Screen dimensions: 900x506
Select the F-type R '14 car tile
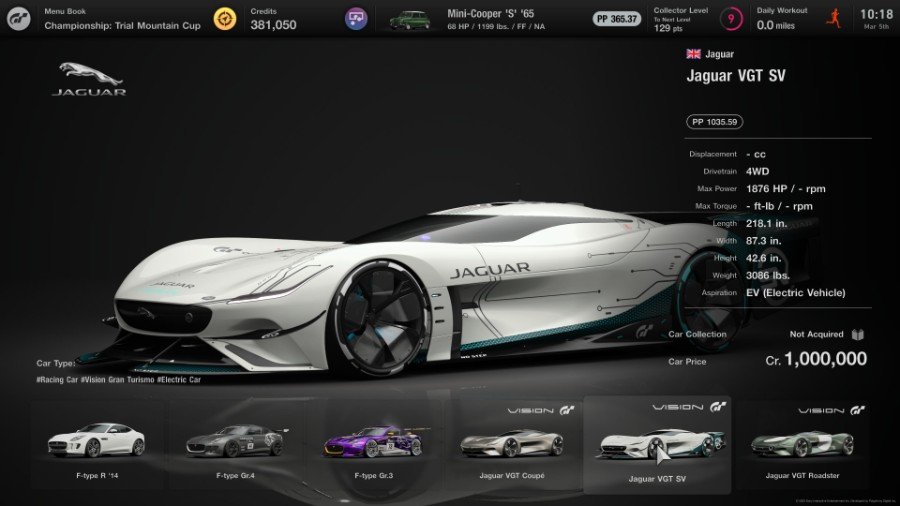coord(97,443)
